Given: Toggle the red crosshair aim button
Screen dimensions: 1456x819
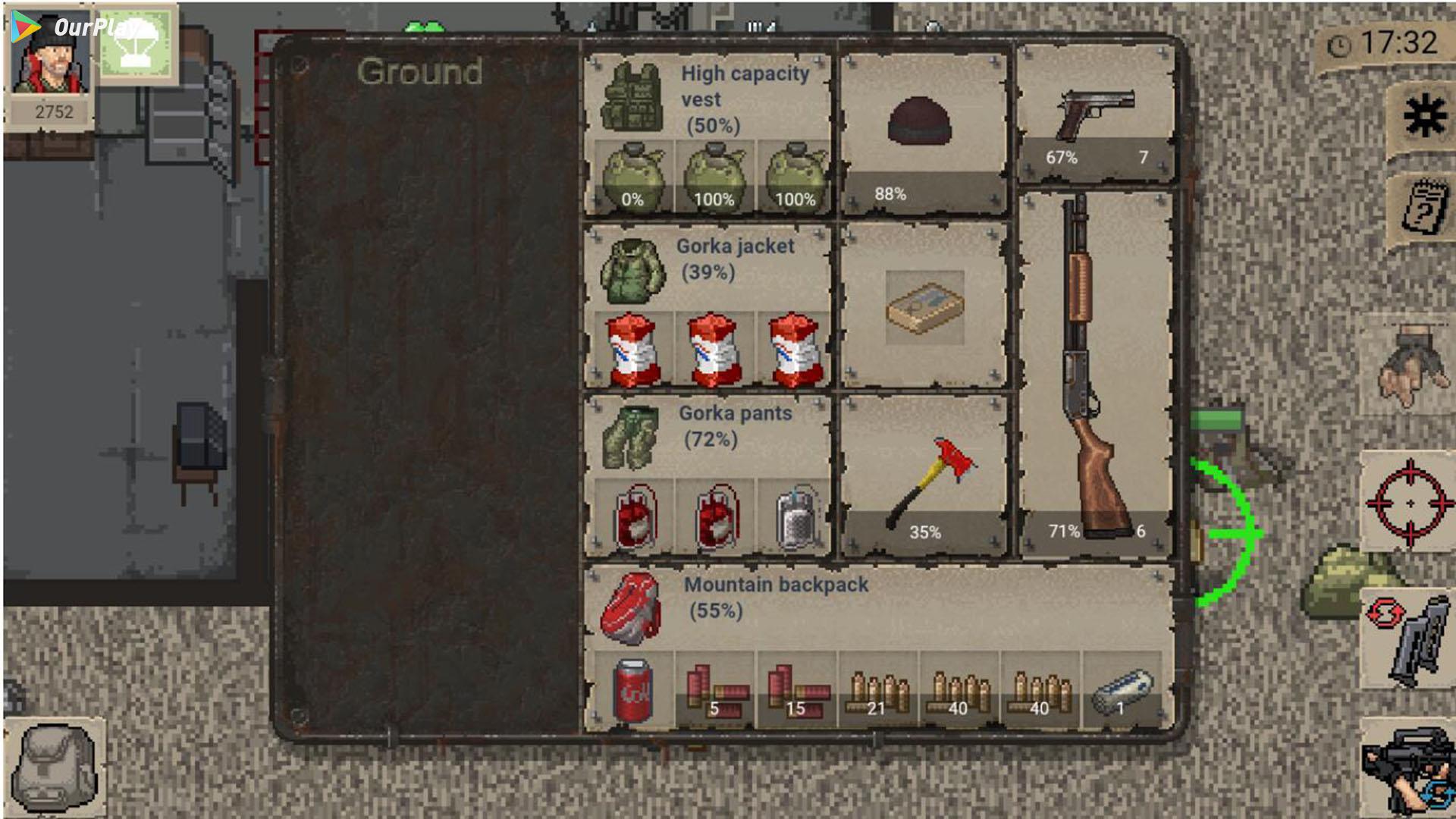Looking at the screenshot, I should 1410,502.
